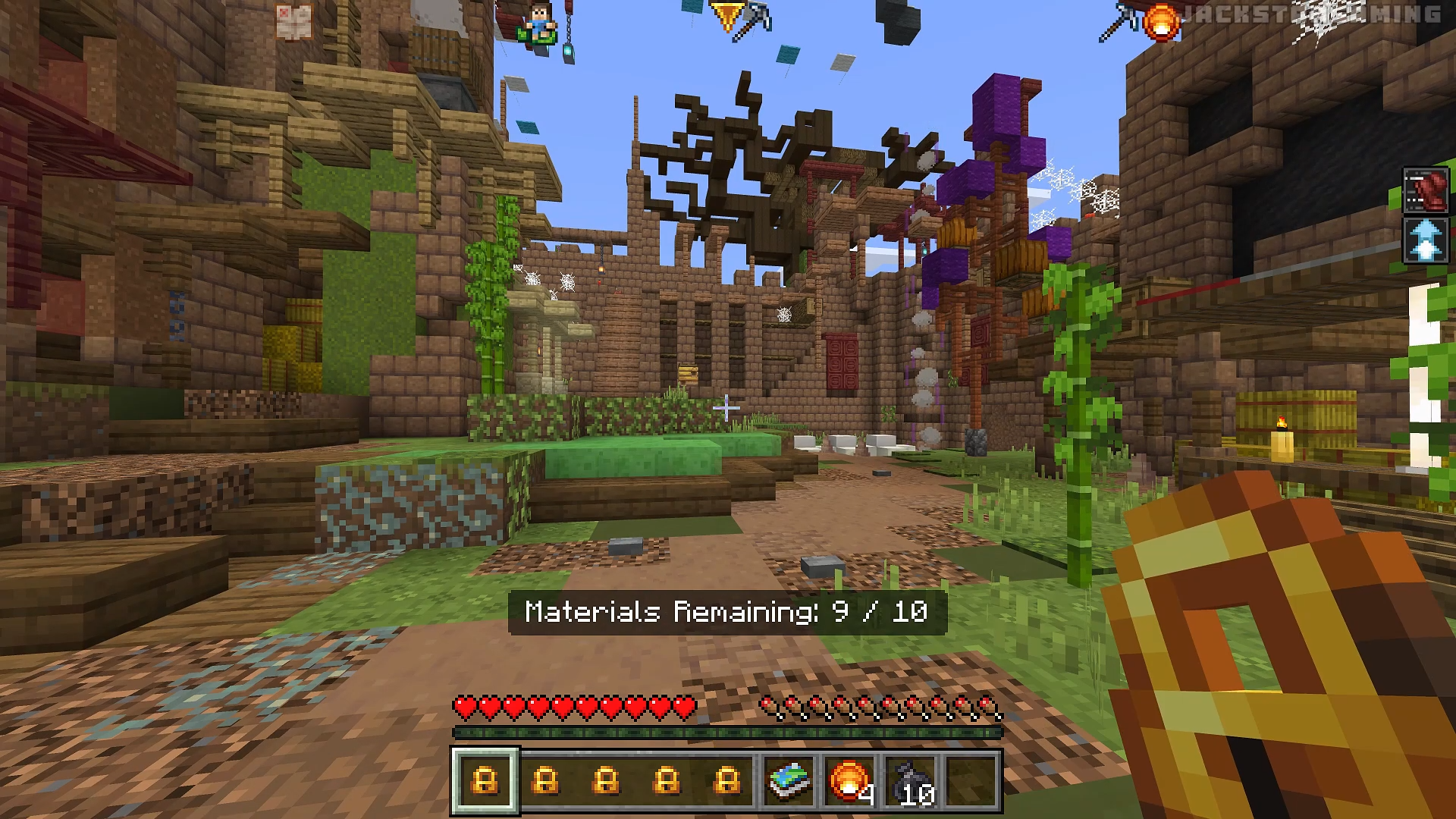The image size is (1456, 819).
Task: Click the yellow triangle pickaxe marker
Action: [x=726, y=15]
